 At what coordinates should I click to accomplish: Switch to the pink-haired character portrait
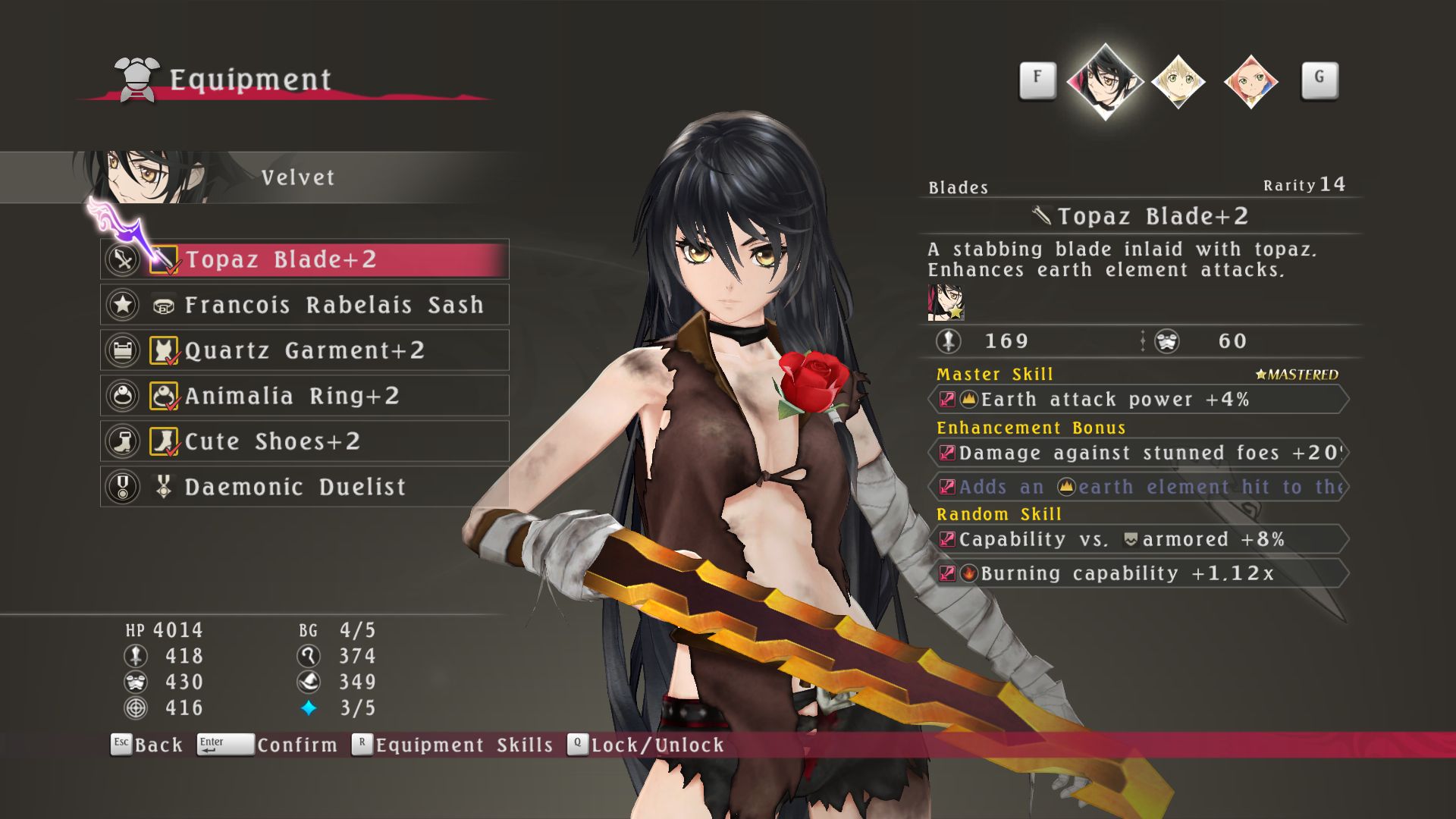(1250, 81)
